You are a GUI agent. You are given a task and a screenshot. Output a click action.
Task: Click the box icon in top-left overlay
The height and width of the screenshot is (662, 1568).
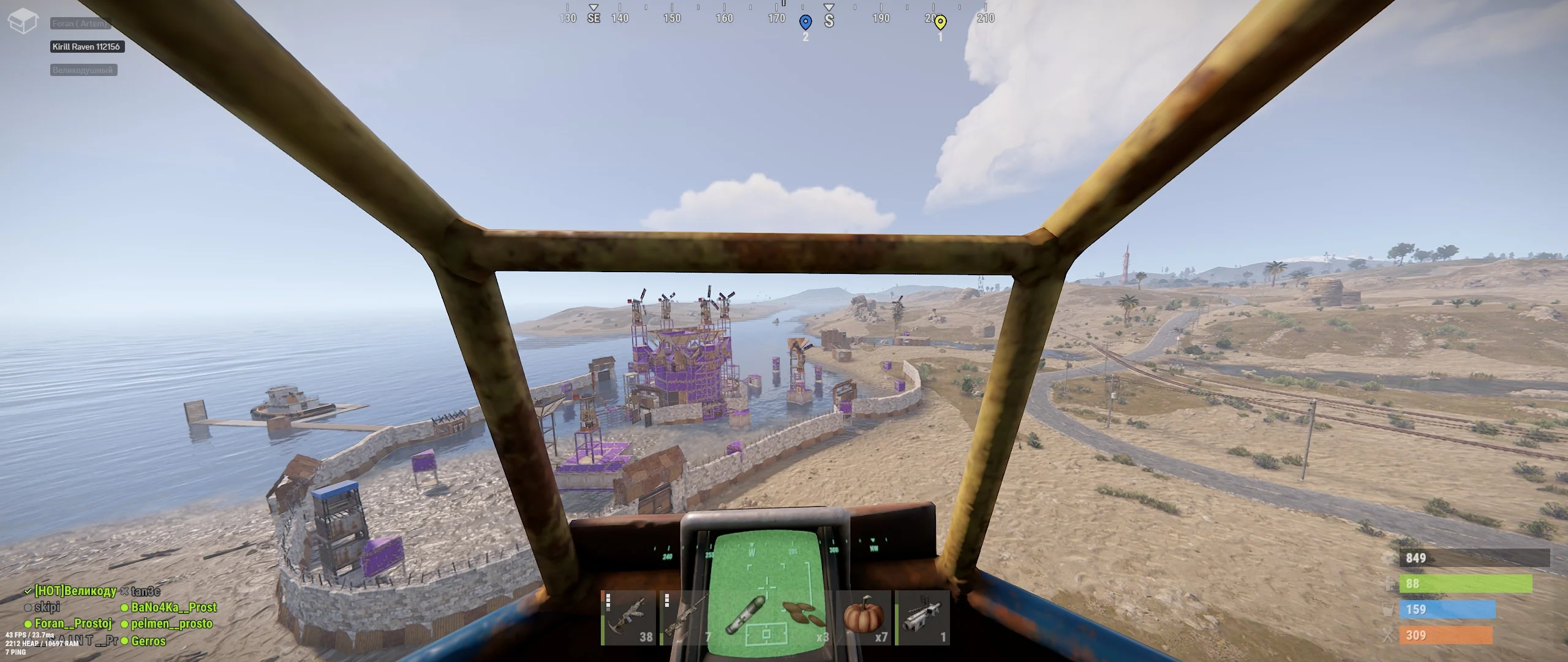(23, 22)
